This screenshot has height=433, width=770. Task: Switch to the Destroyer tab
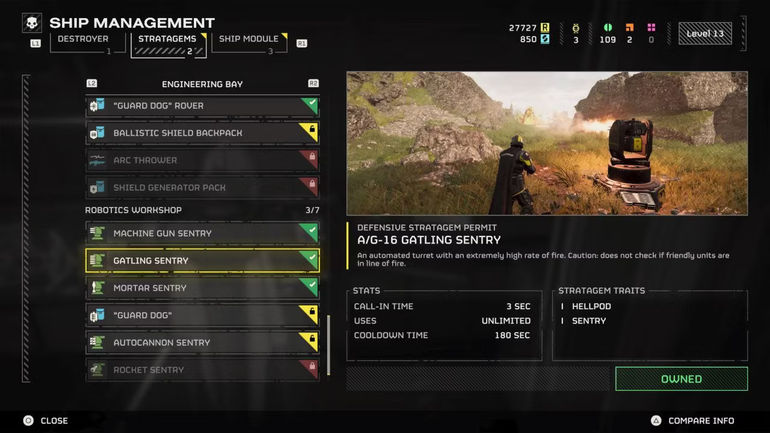point(83,40)
